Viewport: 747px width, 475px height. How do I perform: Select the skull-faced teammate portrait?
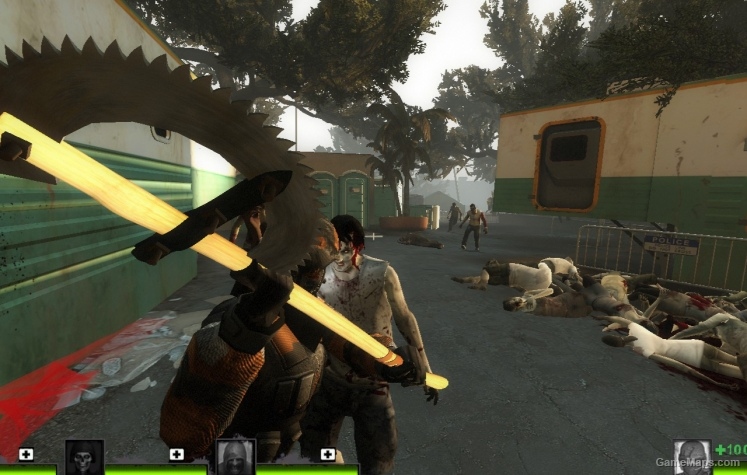pyautogui.click(x=84, y=457)
